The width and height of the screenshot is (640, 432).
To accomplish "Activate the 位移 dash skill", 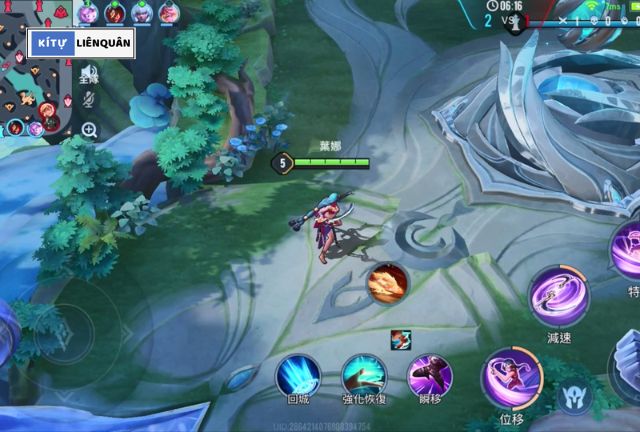I will coord(512,378).
